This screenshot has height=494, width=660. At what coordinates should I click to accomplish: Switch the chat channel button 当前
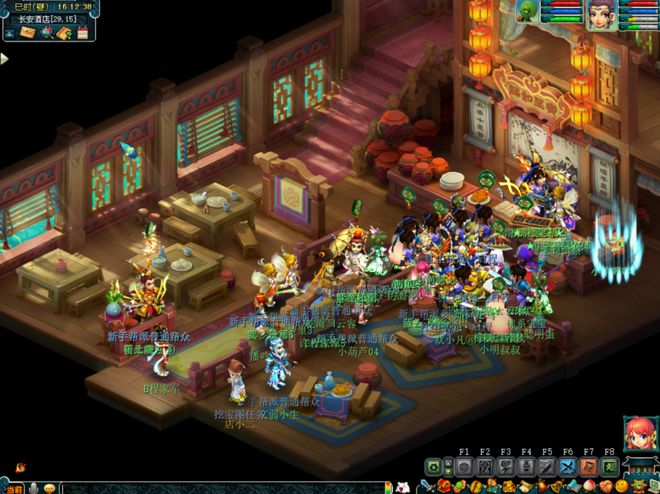click(x=11, y=487)
